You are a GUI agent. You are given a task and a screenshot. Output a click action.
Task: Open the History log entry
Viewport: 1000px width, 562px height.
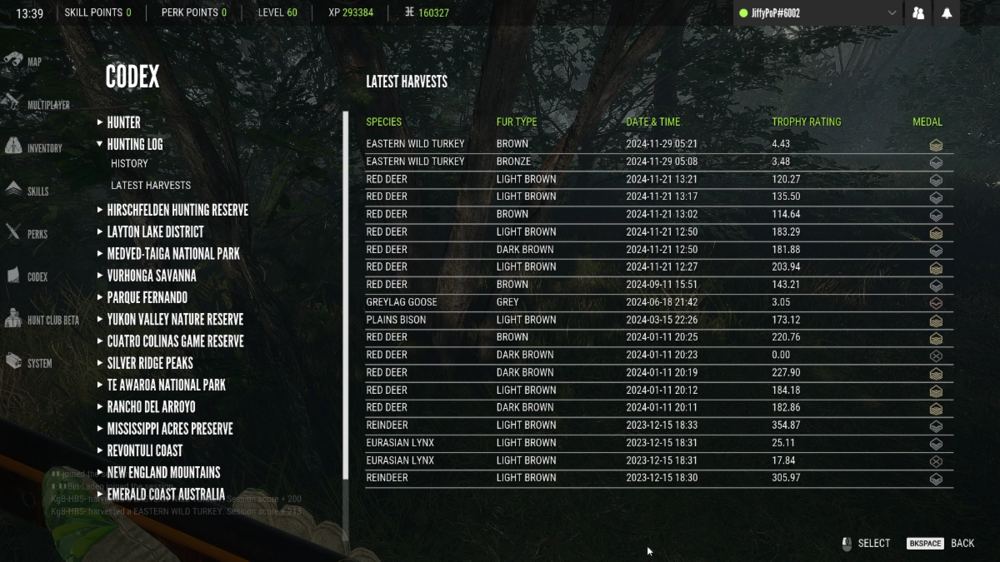point(129,164)
